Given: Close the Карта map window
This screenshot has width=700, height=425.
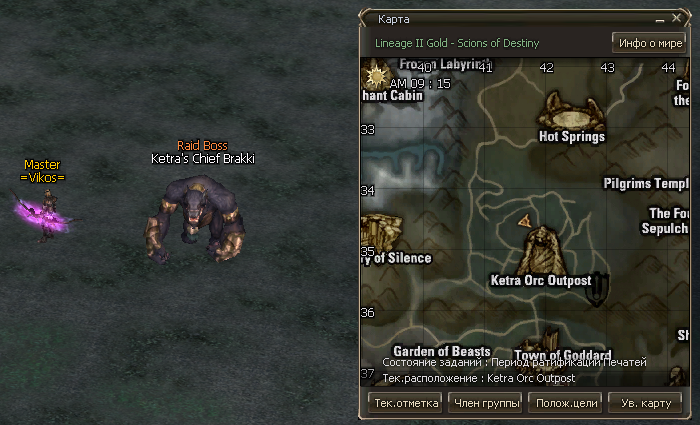Looking at the screenshot, I should pos(677,19).
